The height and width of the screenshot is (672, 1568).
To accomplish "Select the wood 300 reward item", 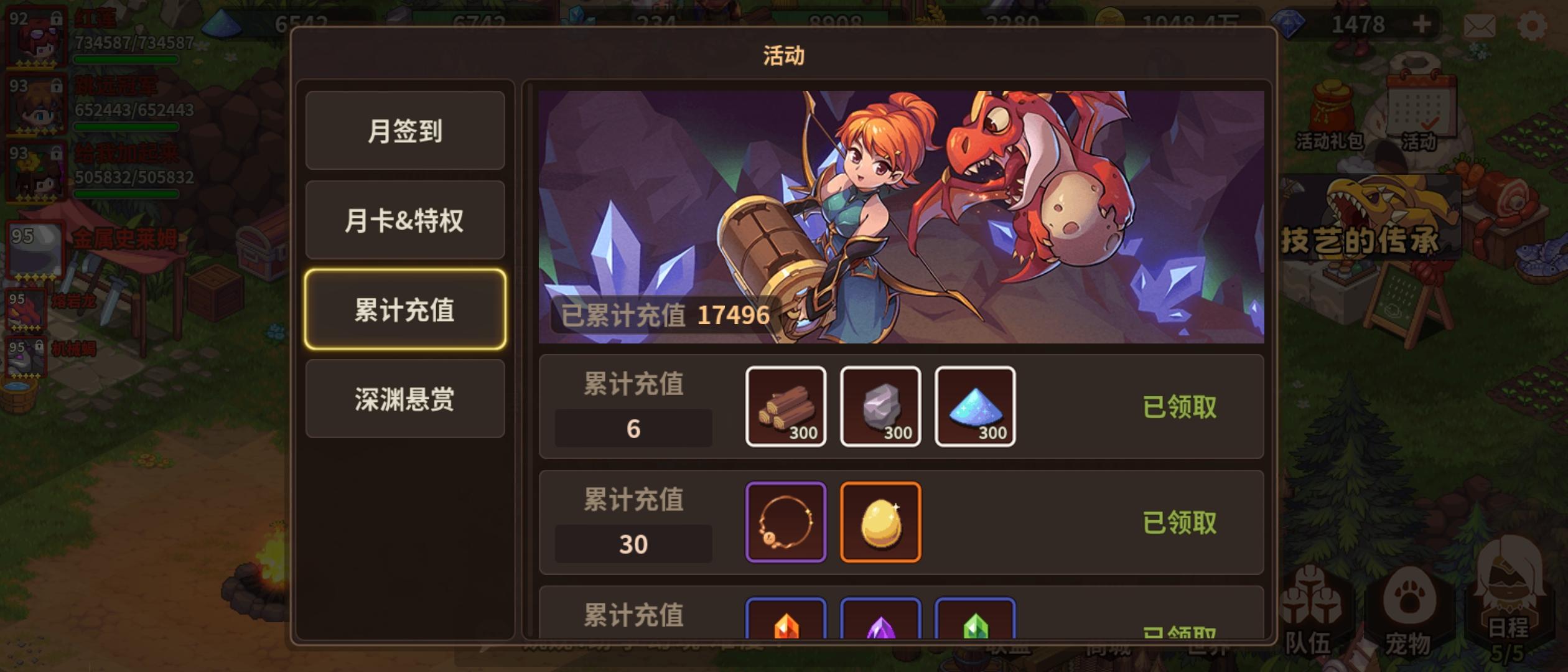I will 786,408.
